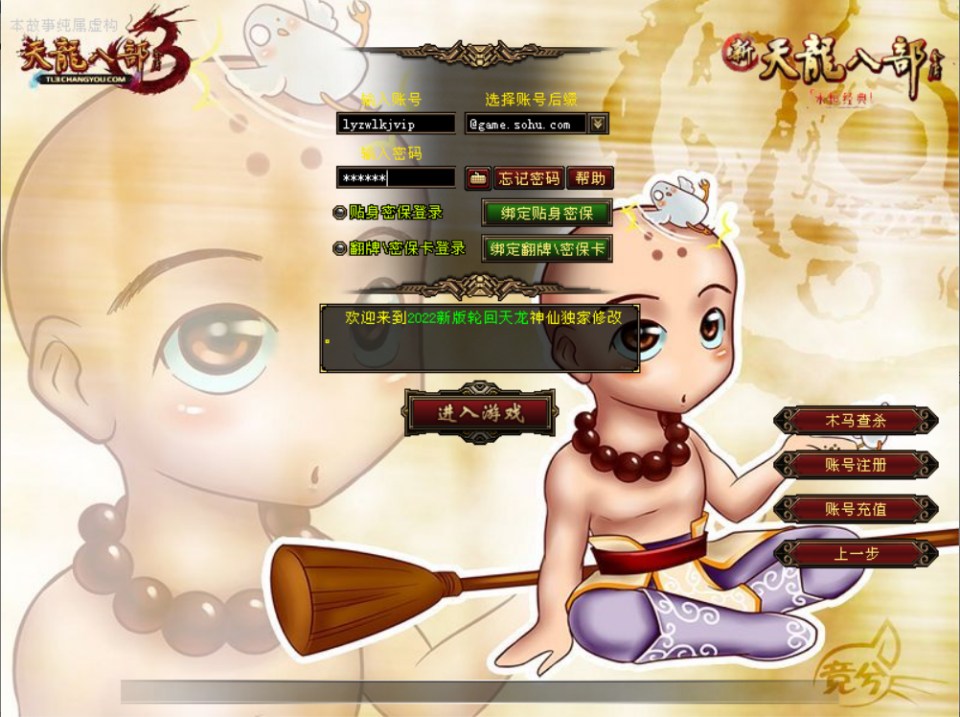Open 账号充值 account recharge
Image resolution: width=960 pixels, height=717 pixels.
point(855,509)
